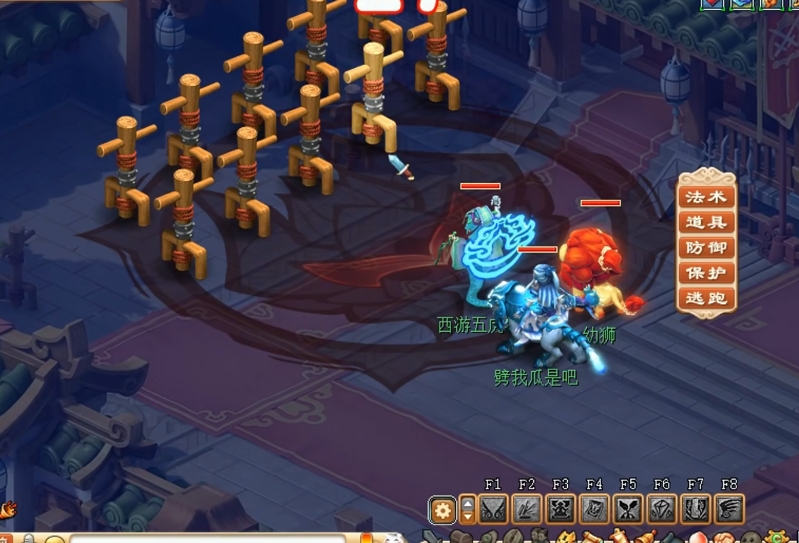This screenshot has height=543, width=799.
Task: Use the F8 swirling-wing skill
Action: point(730,510)
